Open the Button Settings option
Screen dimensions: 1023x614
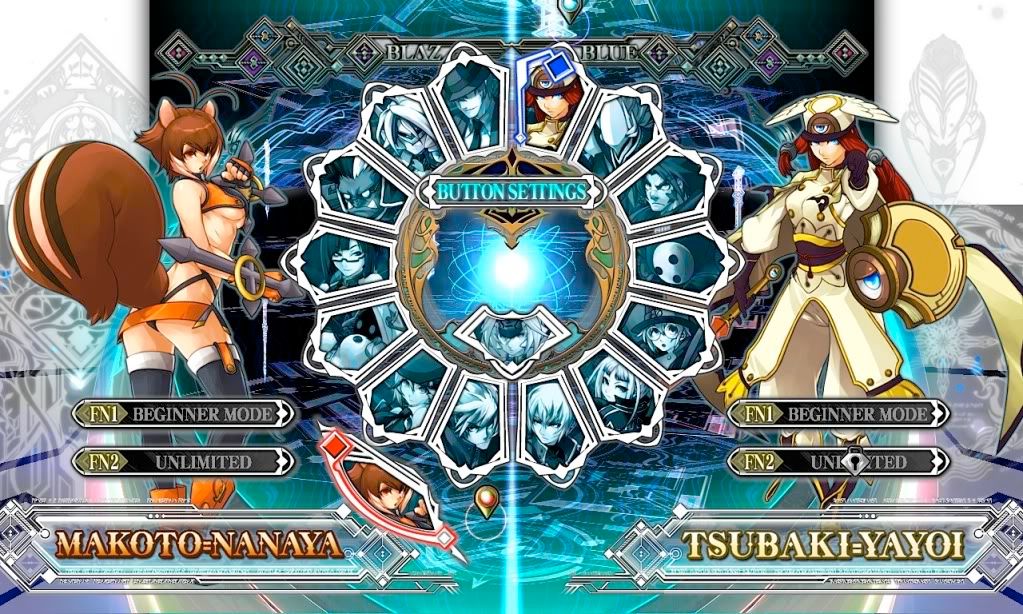[x=510, y=192]
